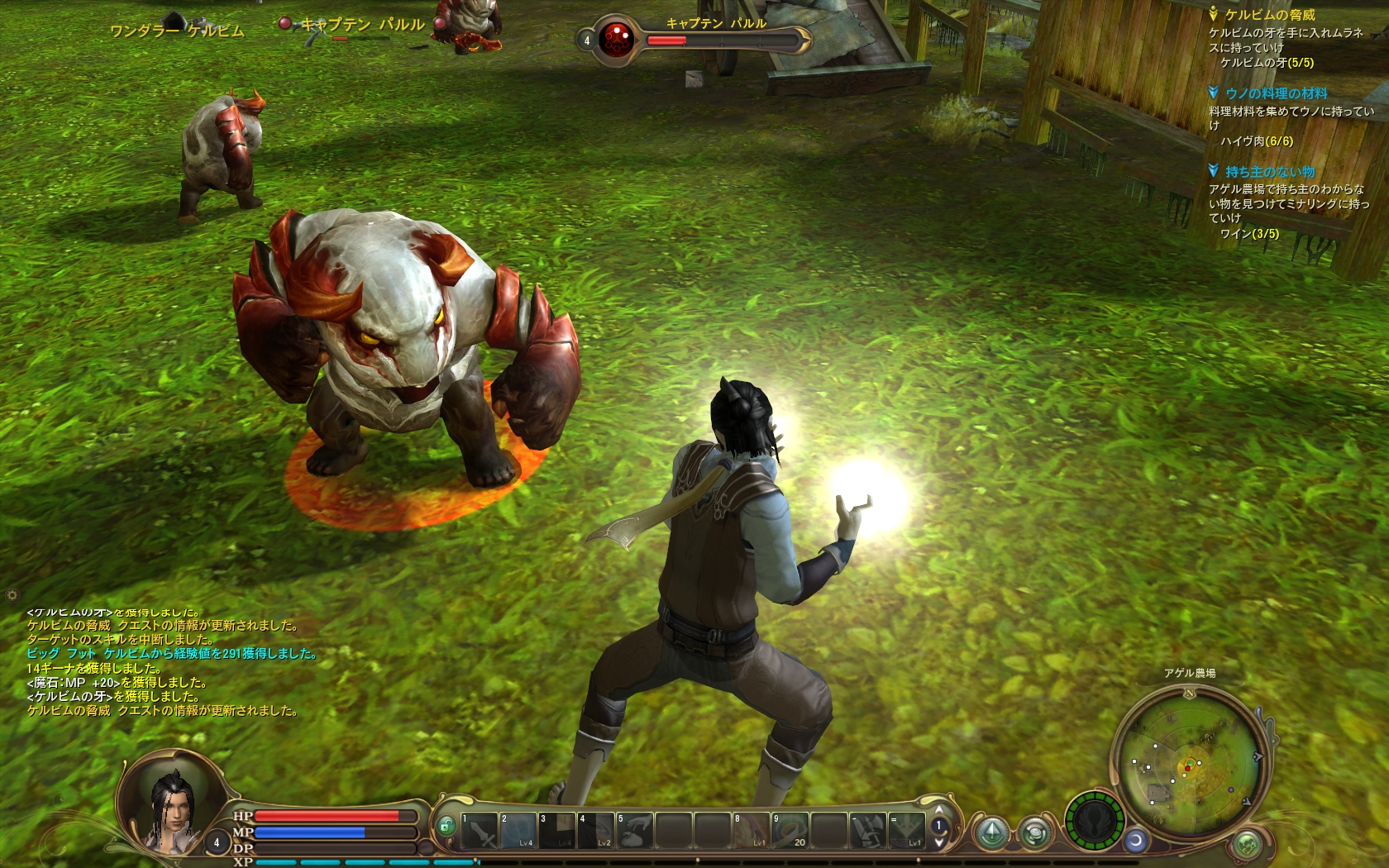Trigger the hand-over-sack skill in slot 5
This screenshot has height=868, width=1389.
point(635,830)
